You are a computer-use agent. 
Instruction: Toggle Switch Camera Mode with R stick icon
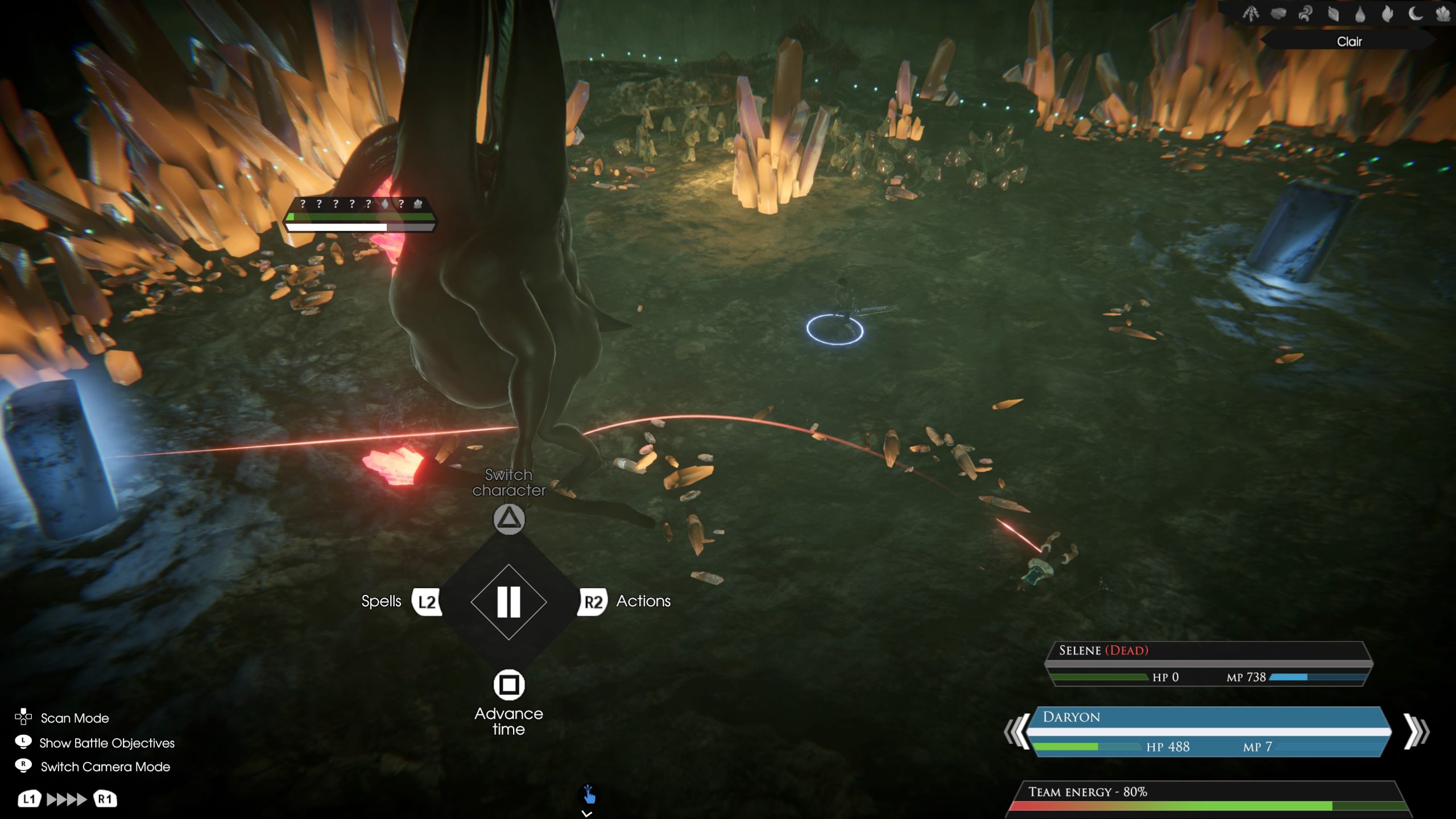coord(22,766)
